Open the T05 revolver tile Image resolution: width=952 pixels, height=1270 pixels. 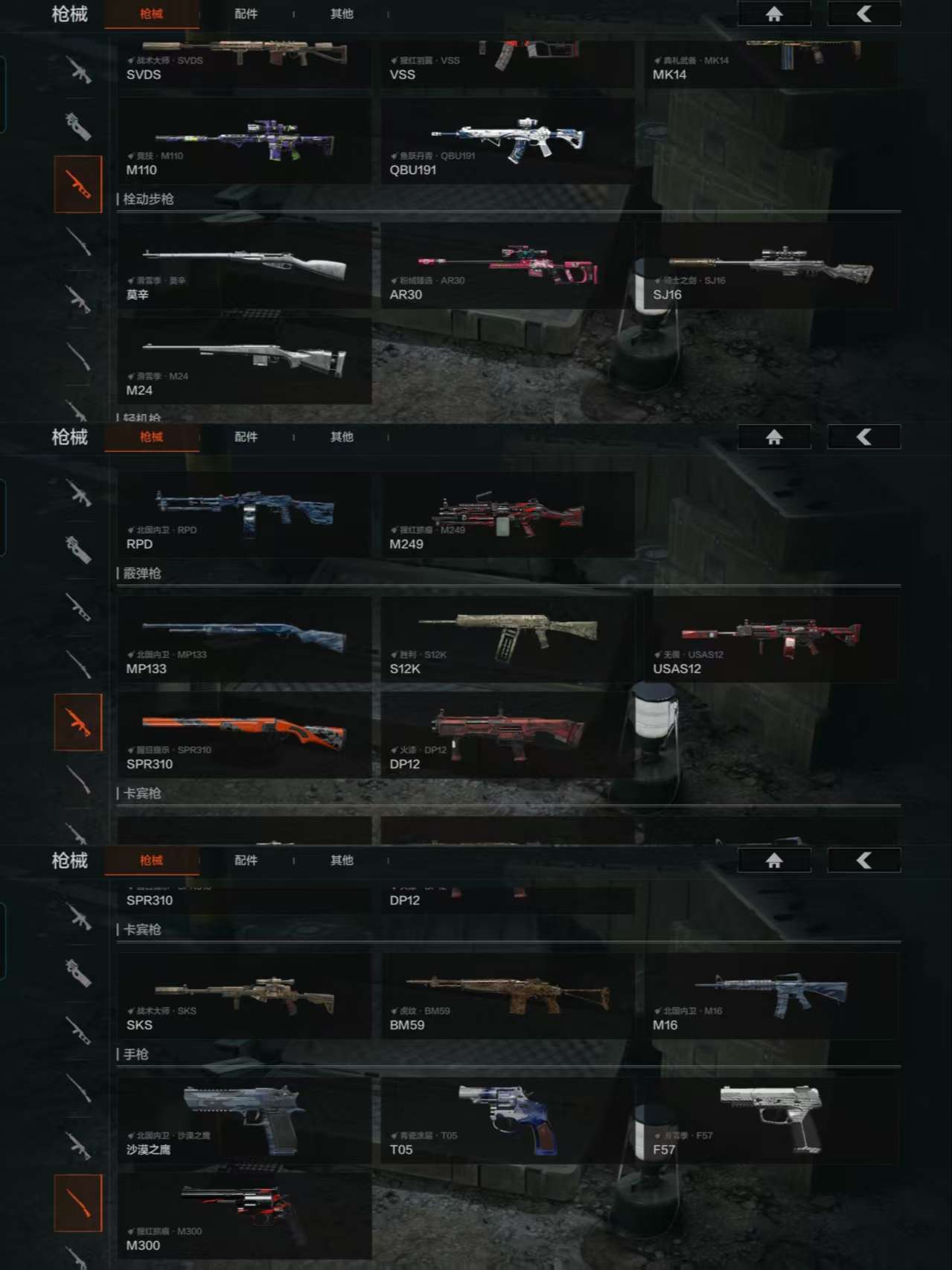click(x=508, y=1121)
